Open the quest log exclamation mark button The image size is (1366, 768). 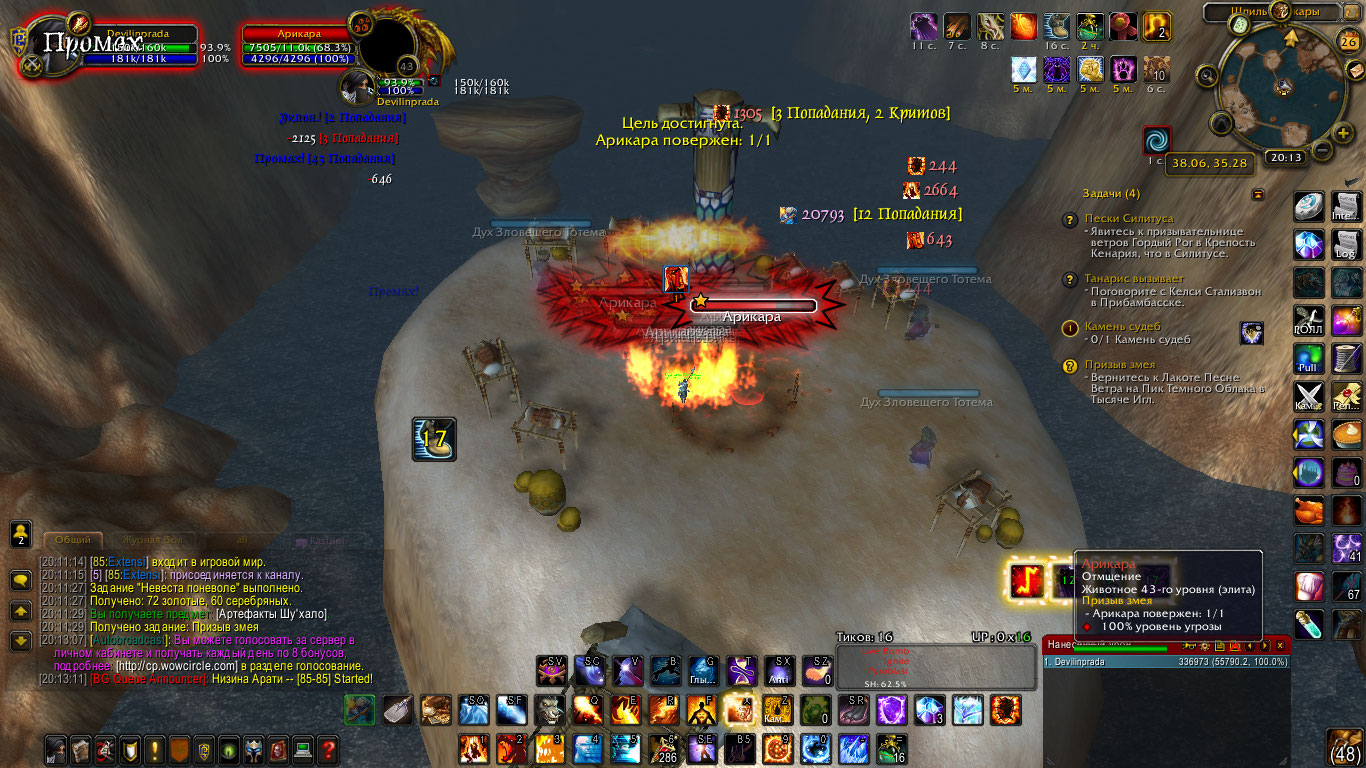coord(155,749)
